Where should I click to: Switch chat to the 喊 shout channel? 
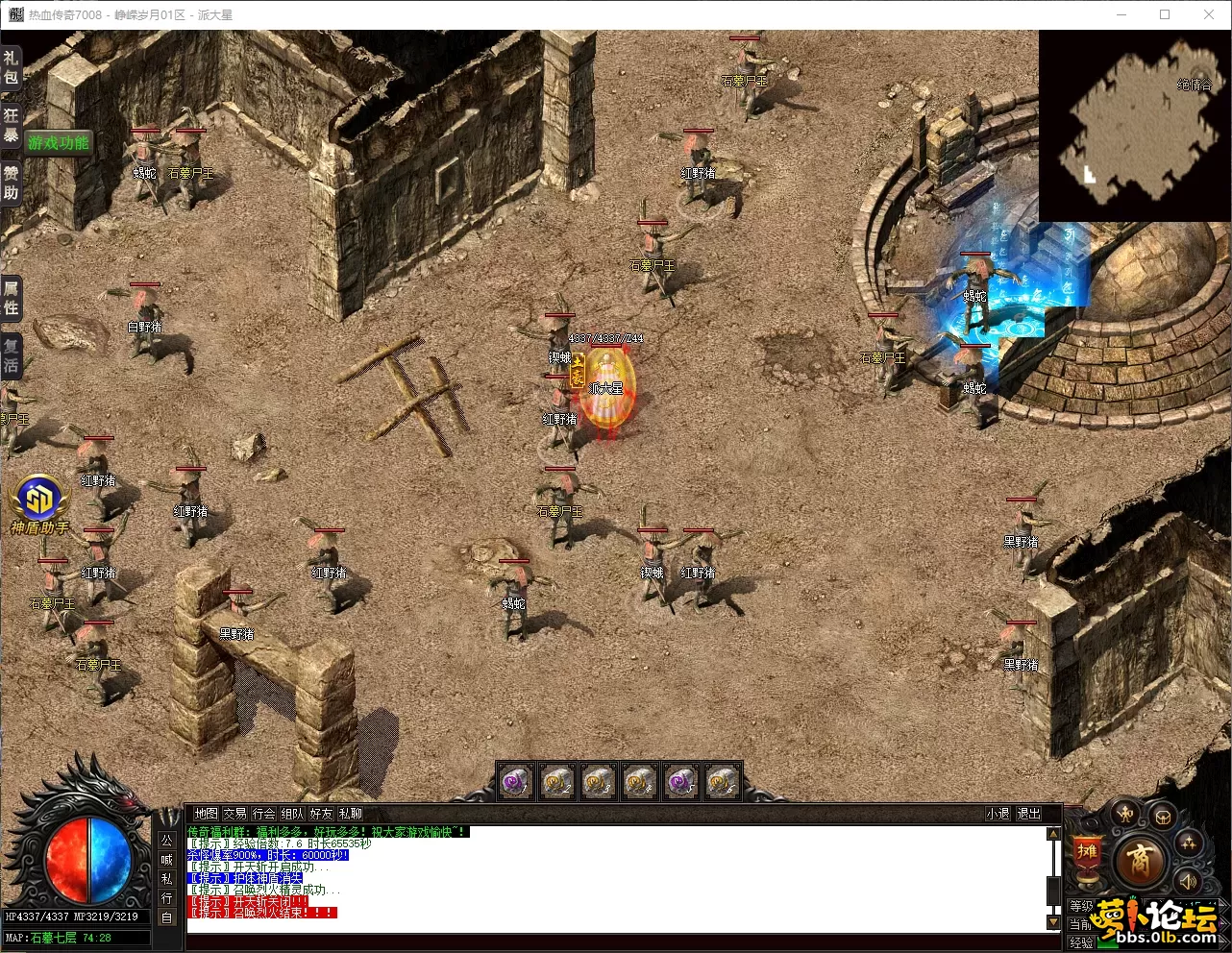pyautogui.click(x=167, y=859)
